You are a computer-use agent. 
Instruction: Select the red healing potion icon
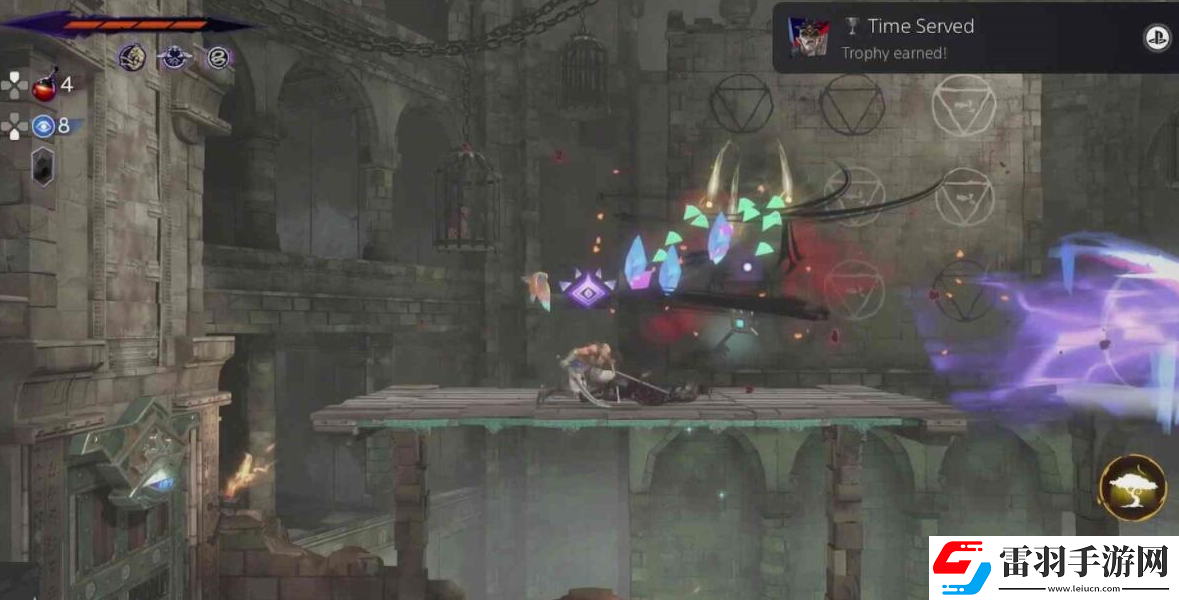pos(44,87)
